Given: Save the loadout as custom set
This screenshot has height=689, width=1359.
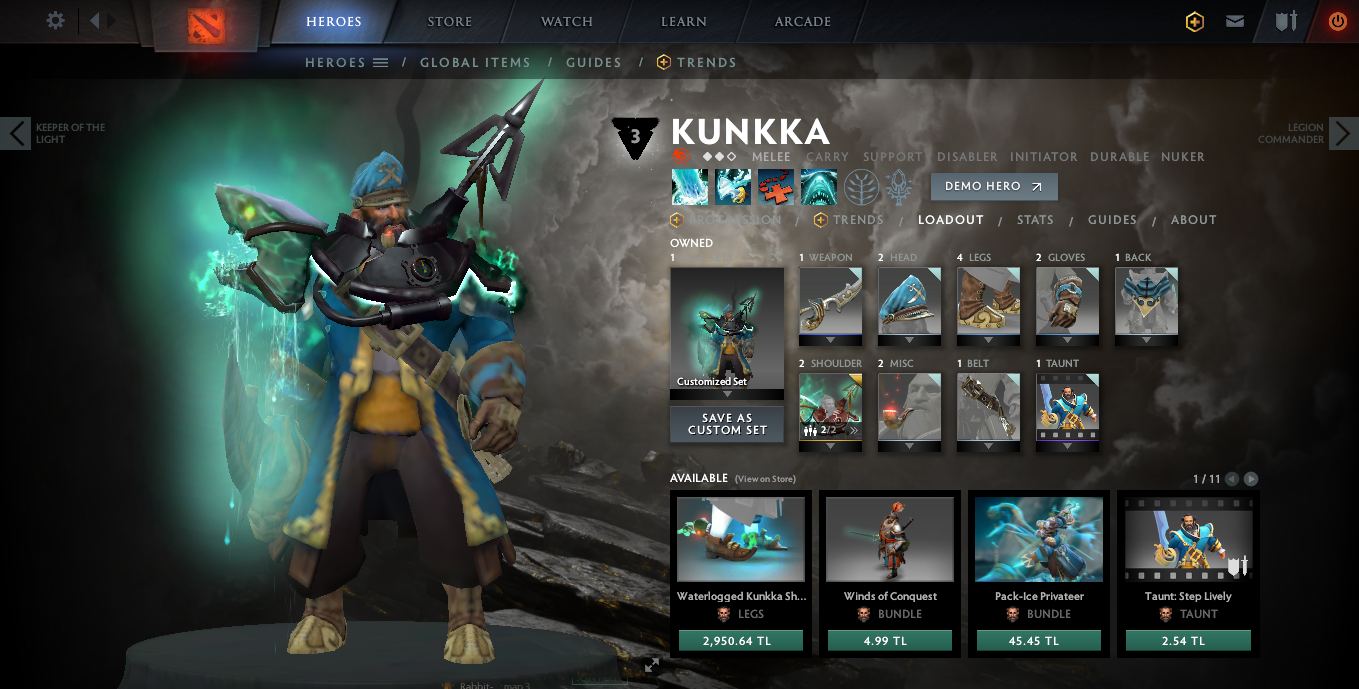Looking at the screenshot, I should point(727,424).
